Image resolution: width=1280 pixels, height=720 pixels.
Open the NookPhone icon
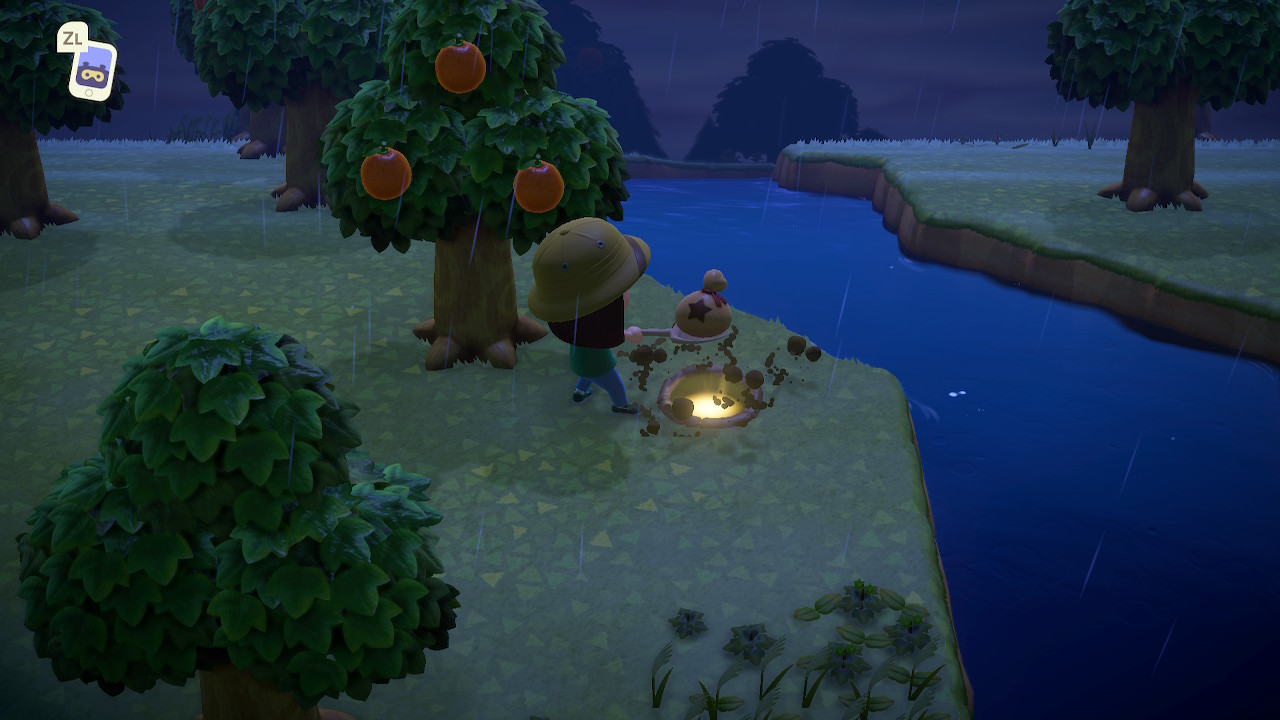pos(92,70)
